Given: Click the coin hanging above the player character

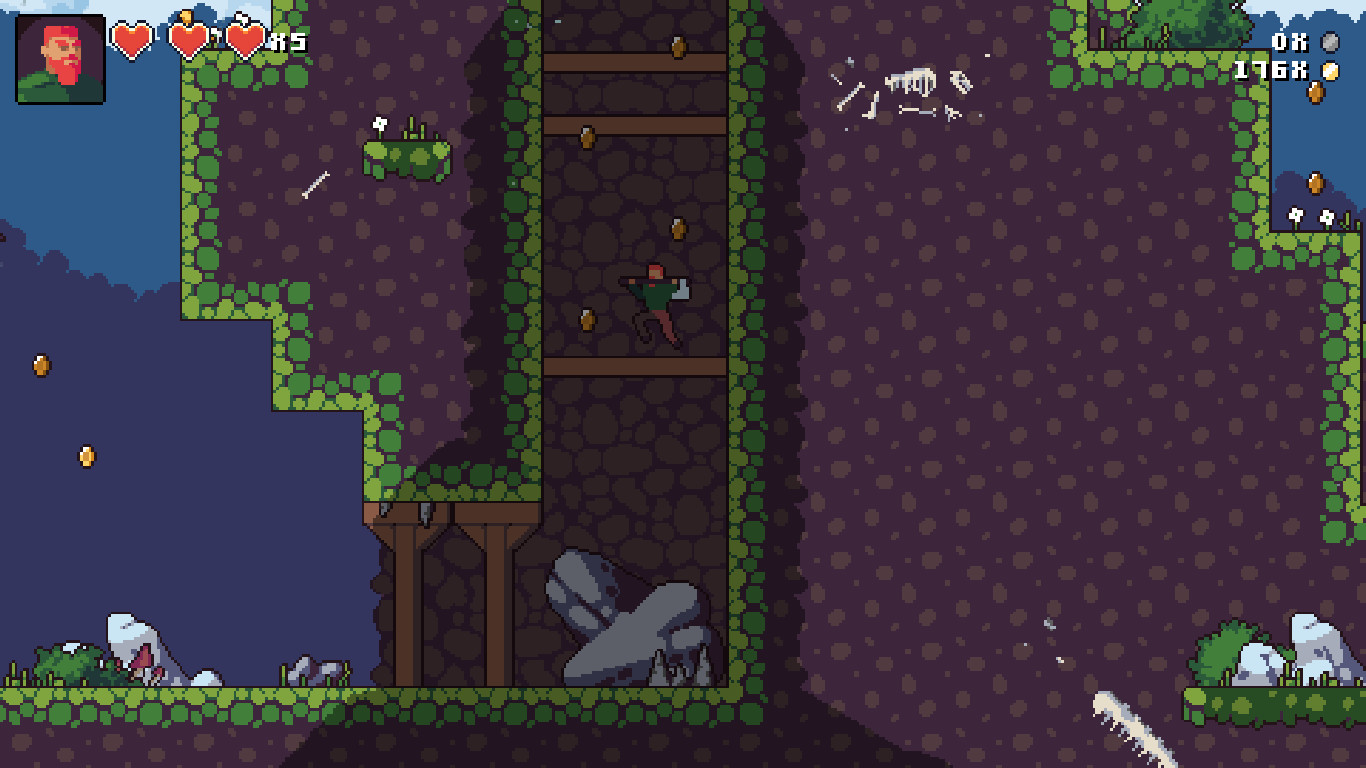Looking at the screenshot, I should pyautogui.click(x=680, y=226).
